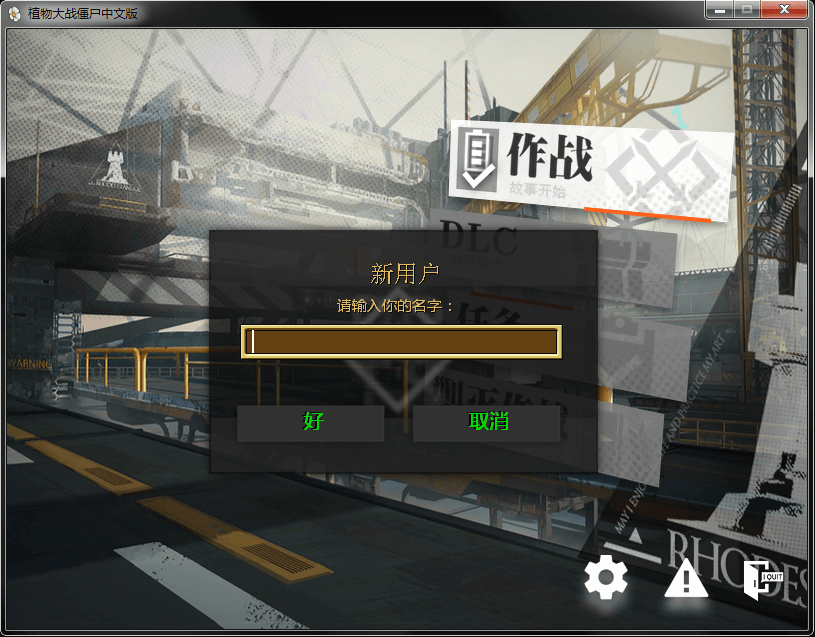Click the warning triangle icon

[x=686, y=579]
